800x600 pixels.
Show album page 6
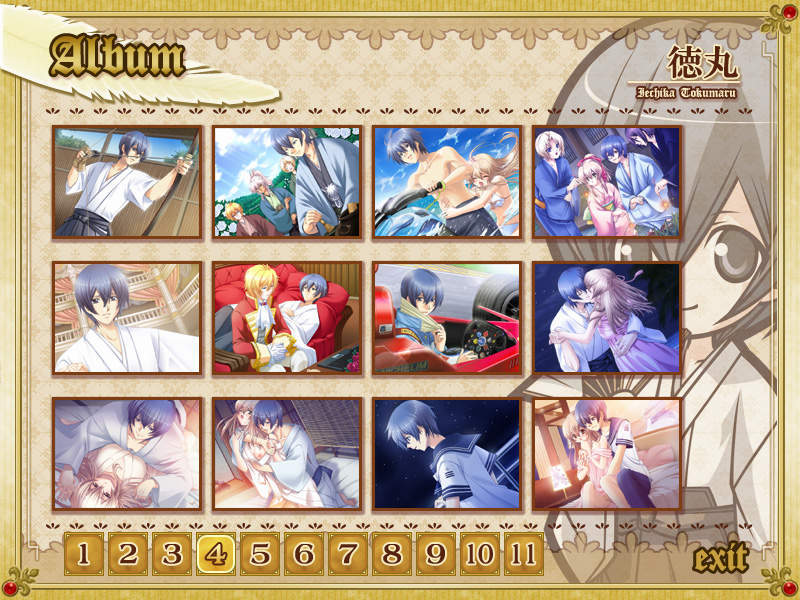pos(304,553)
